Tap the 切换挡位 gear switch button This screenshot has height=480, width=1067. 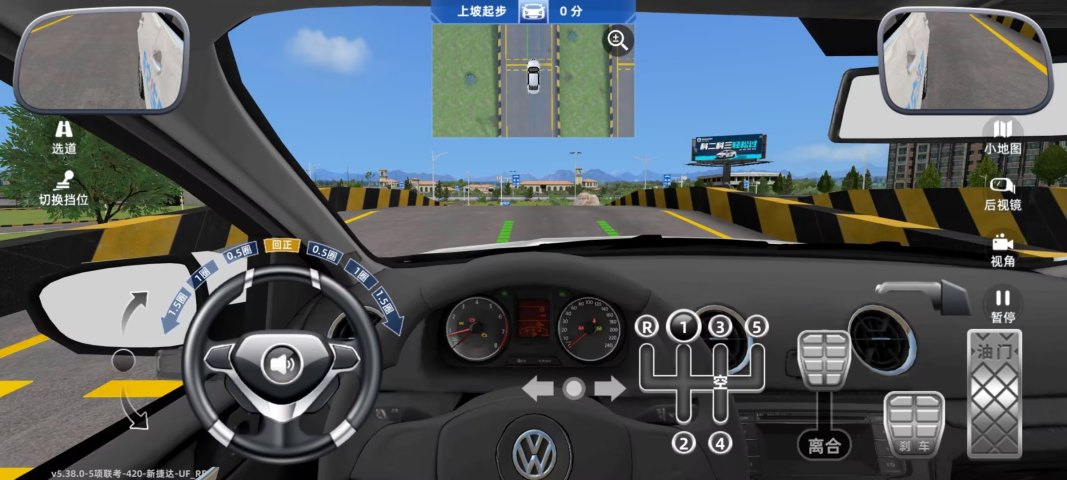point(64,187)
